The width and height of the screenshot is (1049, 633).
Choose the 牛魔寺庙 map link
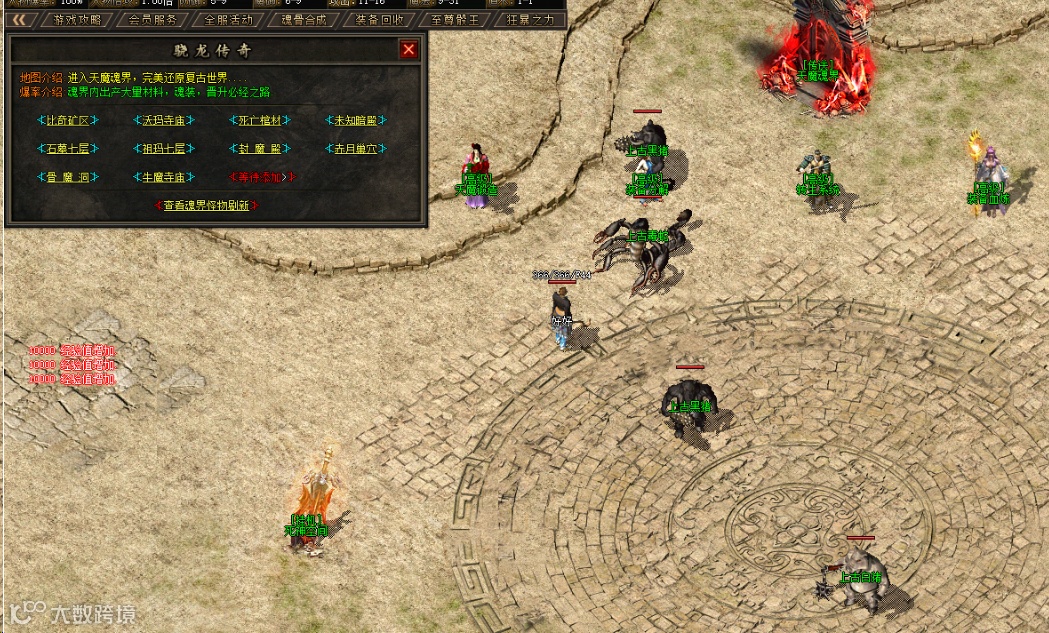pyautogui.click(x=164, y=177)
